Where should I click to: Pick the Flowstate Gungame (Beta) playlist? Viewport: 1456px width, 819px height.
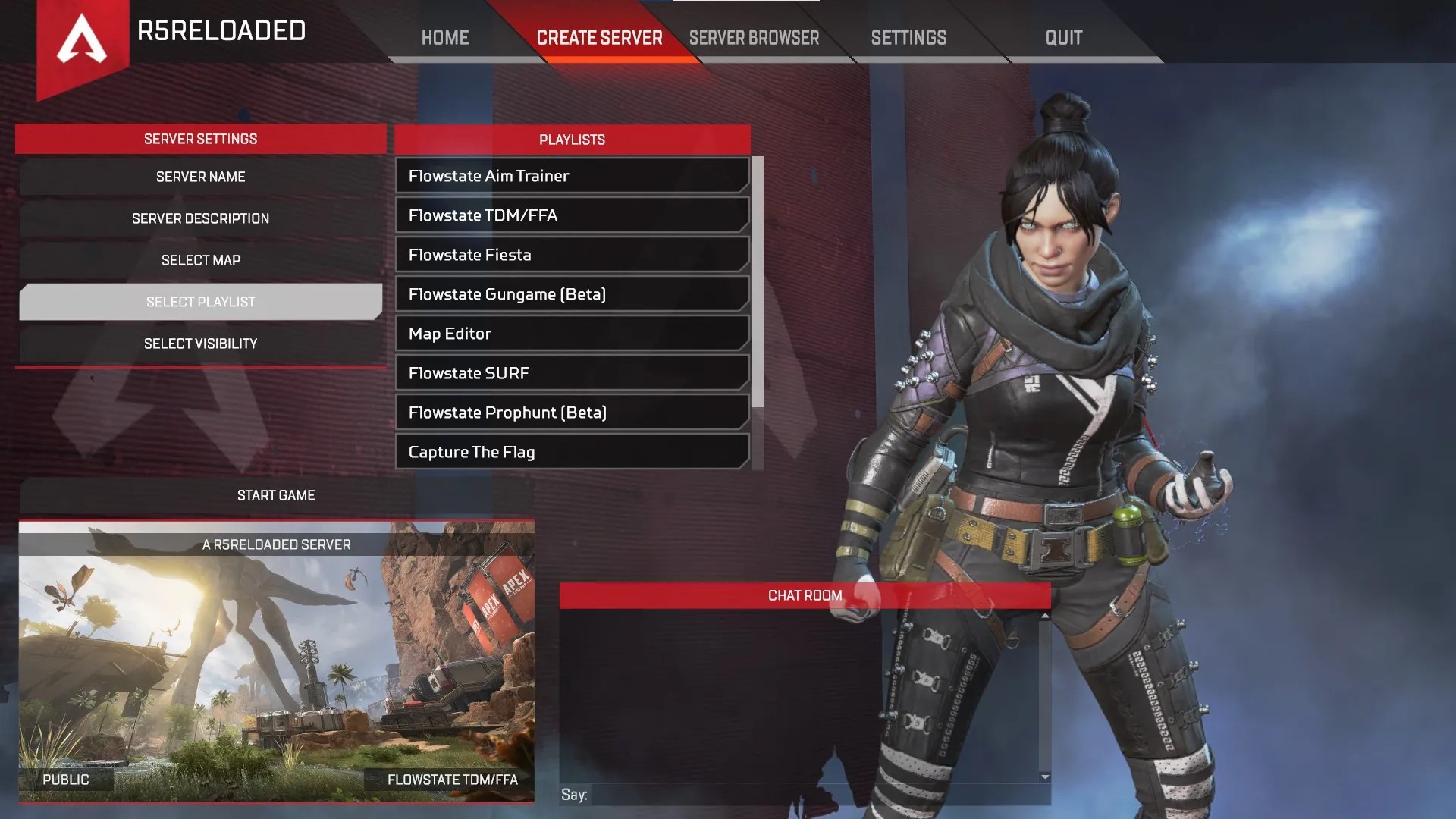pyautogui.click(x=571, y=294)
